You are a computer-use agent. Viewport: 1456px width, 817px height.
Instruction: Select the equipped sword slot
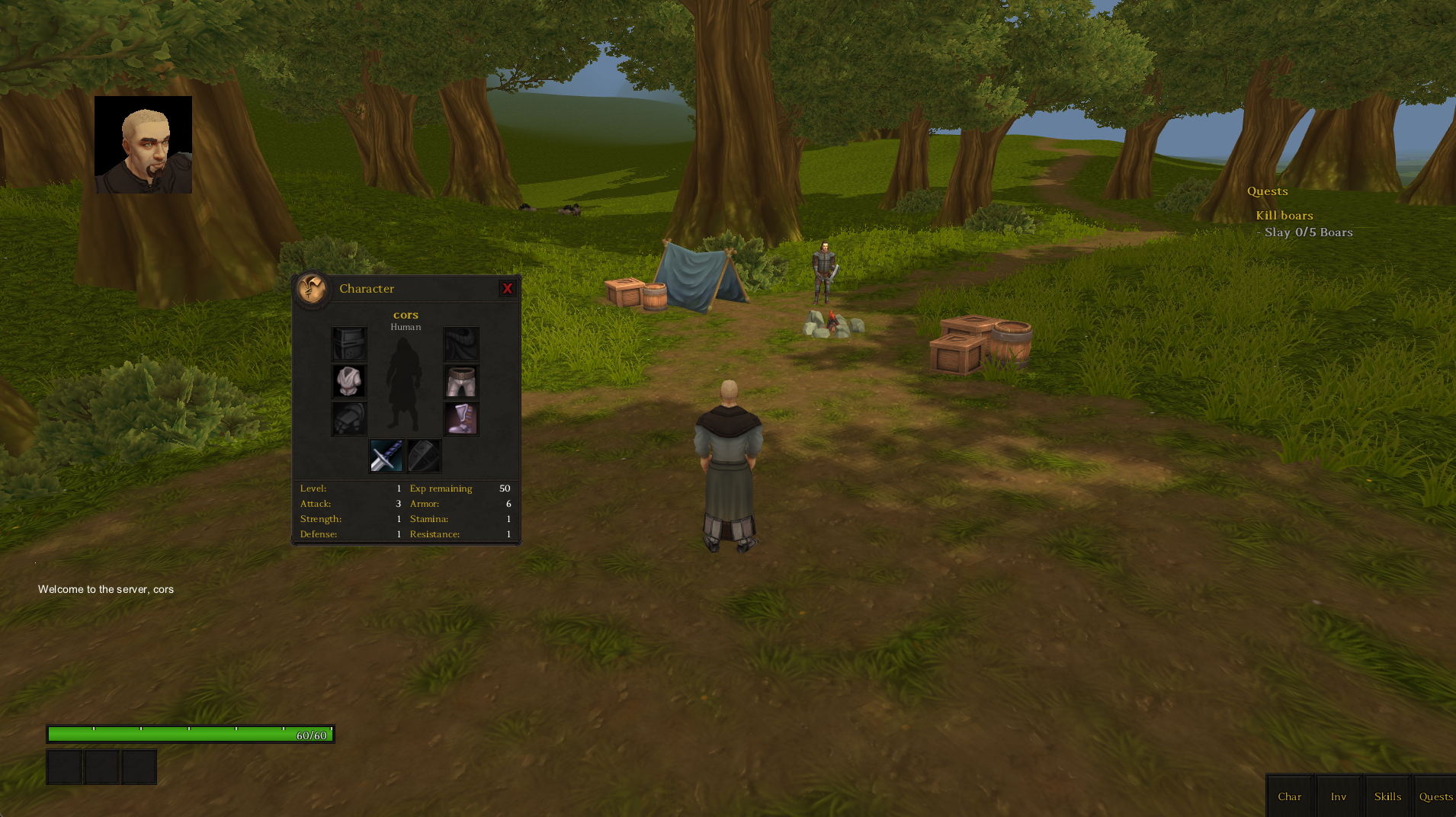386,456
